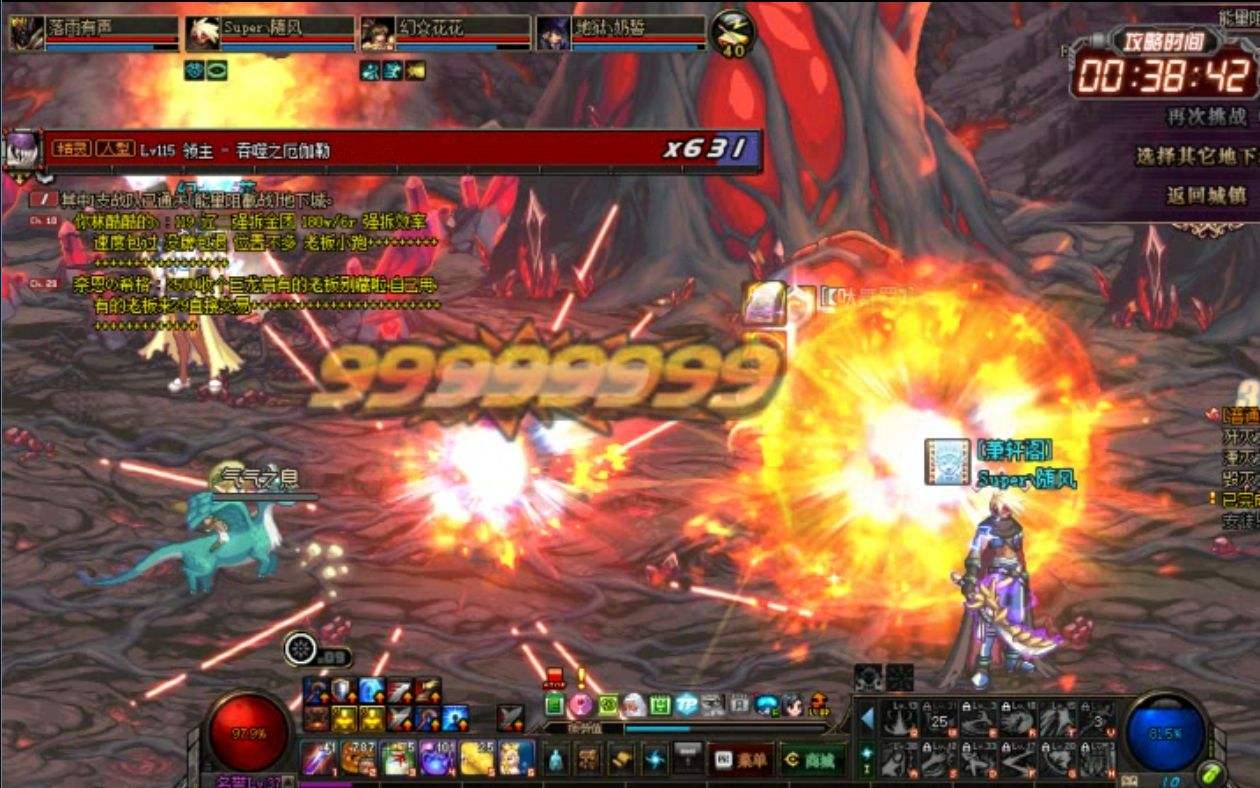
Task: Select party member 幻☆花花 portrait
Action: tap(378, 33)
